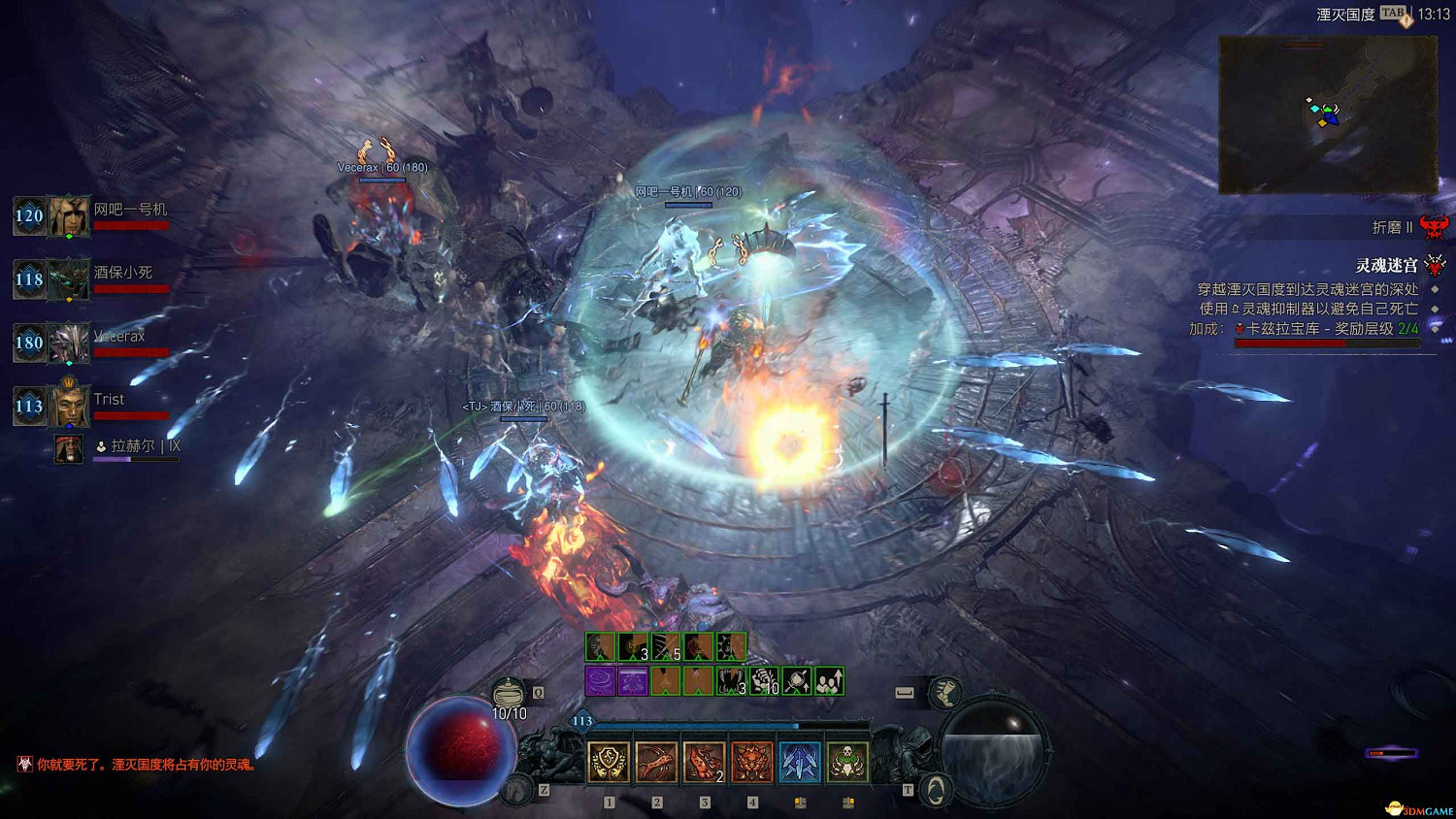
Task: Trigger the fiery beast face skill
Action: (x=751, y=763)
